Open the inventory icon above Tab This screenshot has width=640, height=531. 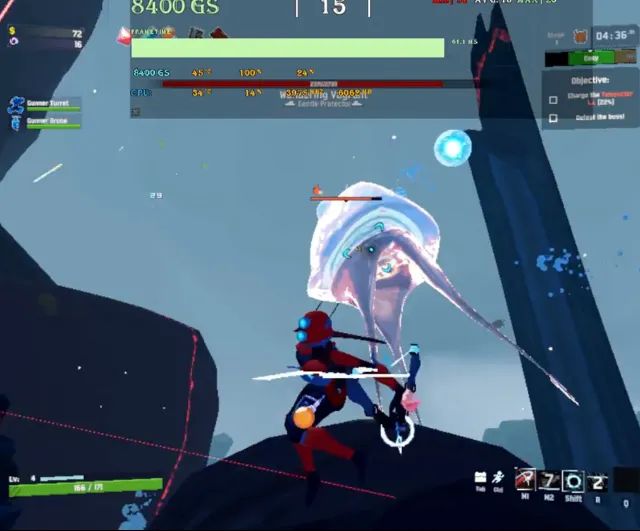(x=481, y=477)
